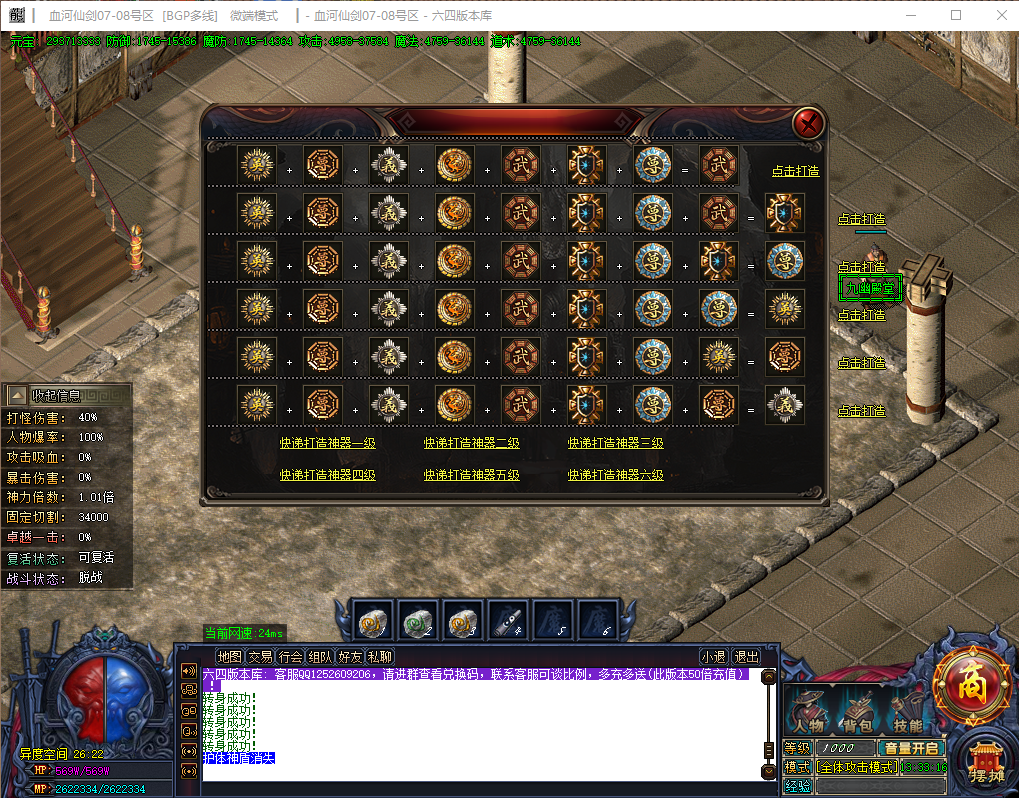Open the 交易 trade button
1019x798 pixels.
click(260, 657)
